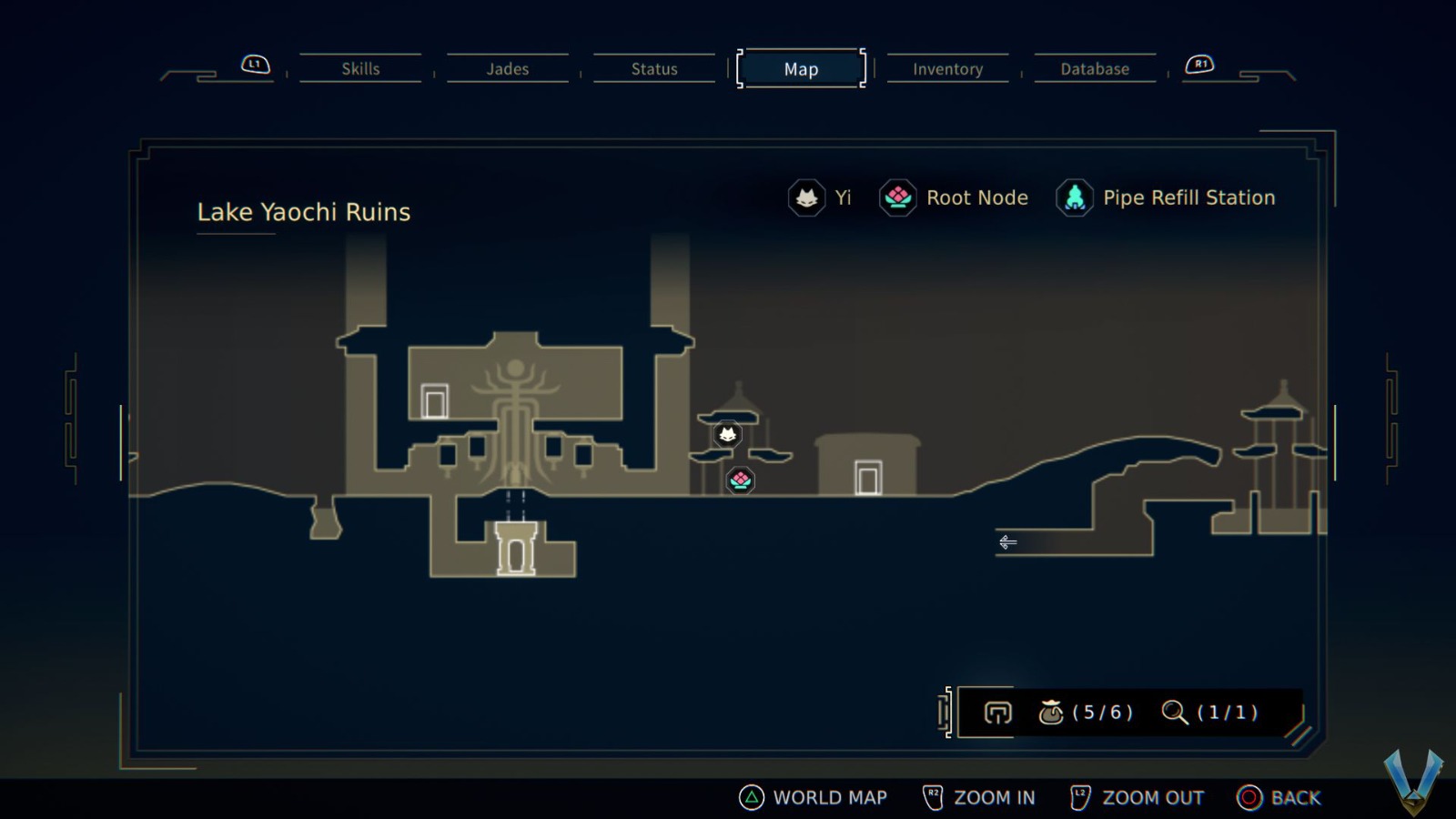Click the R1 shoulder button indicator
Image resolution: width=1456 pixels, height=819 pixels.
(1201, 64)
